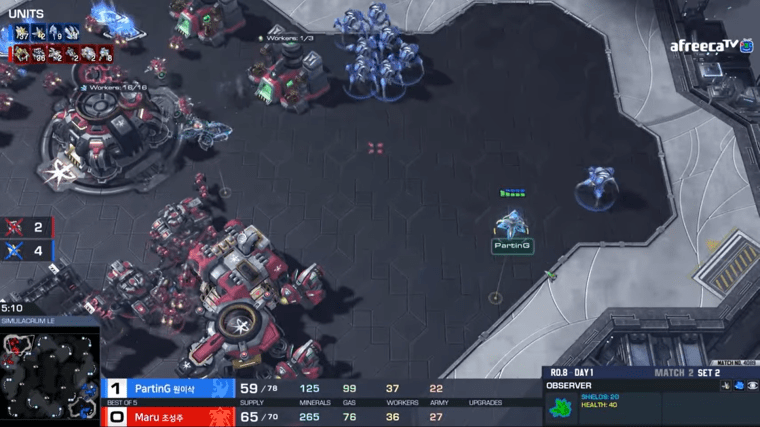Image resolution: width=760 pixels, height=427 pixels.
Task: Click the blue crossed-swords kill counter icon
Action: pyautogui.click(x=16, y=250)
